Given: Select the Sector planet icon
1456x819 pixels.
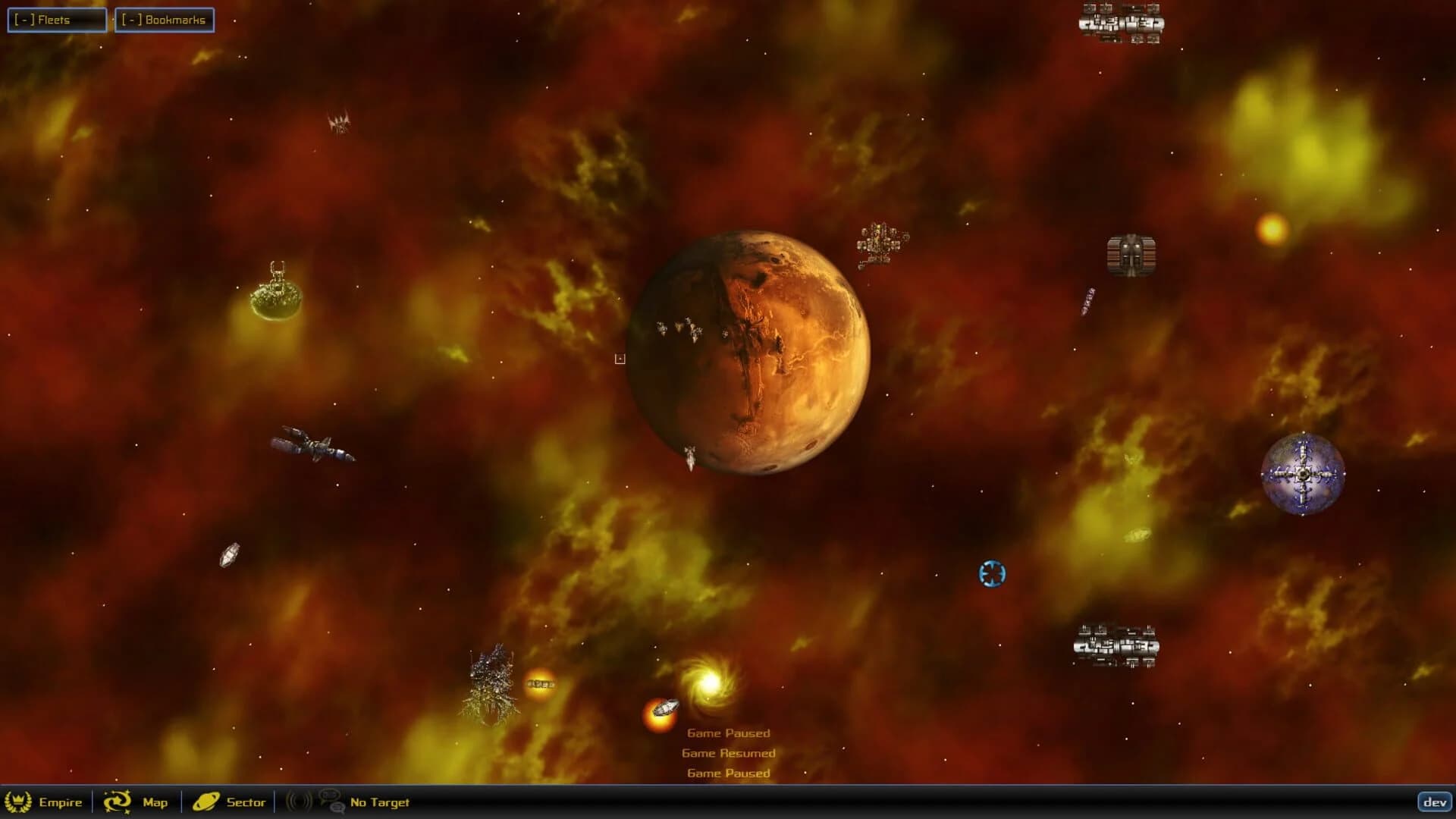Looking at the screenshot, I should tap(206, 802).
